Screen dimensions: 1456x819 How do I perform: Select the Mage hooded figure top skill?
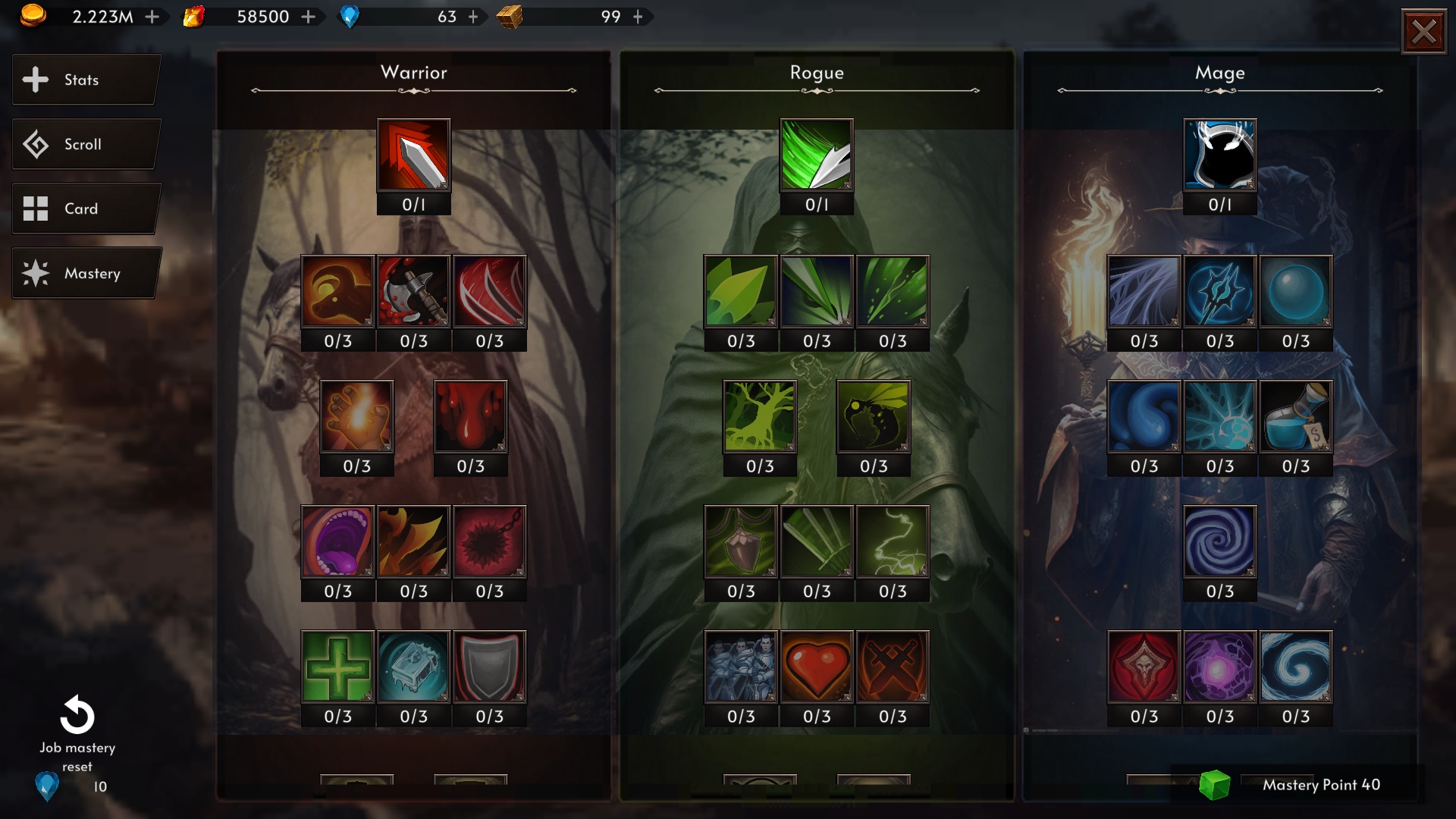click(1219, 155)
